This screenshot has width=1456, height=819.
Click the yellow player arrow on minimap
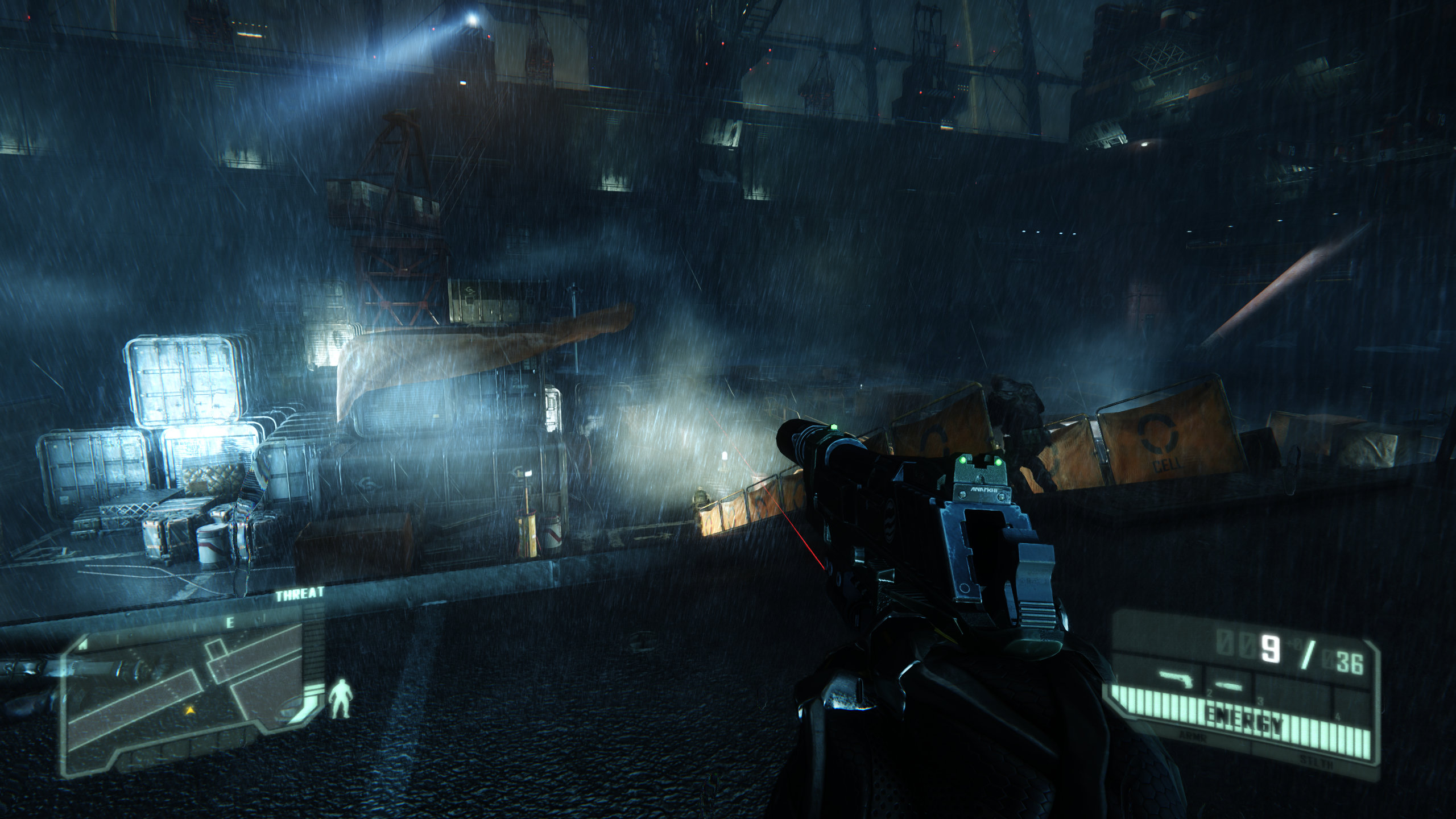click(x=190, y=710)
